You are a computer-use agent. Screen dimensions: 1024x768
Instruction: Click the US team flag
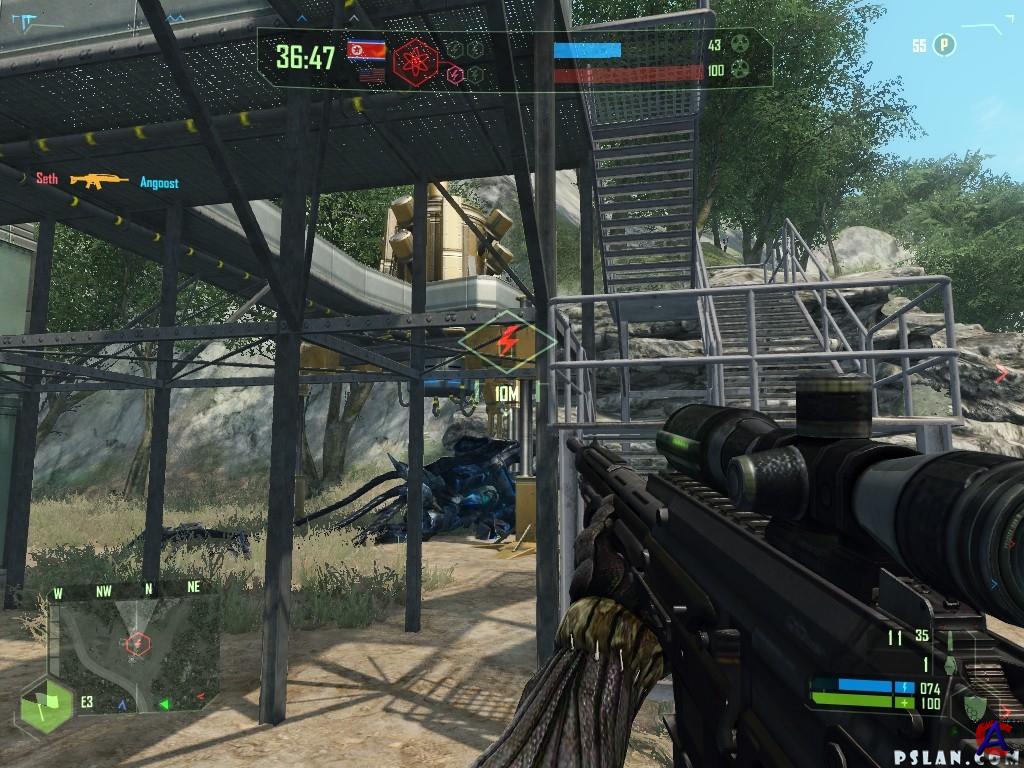(371, 74)
